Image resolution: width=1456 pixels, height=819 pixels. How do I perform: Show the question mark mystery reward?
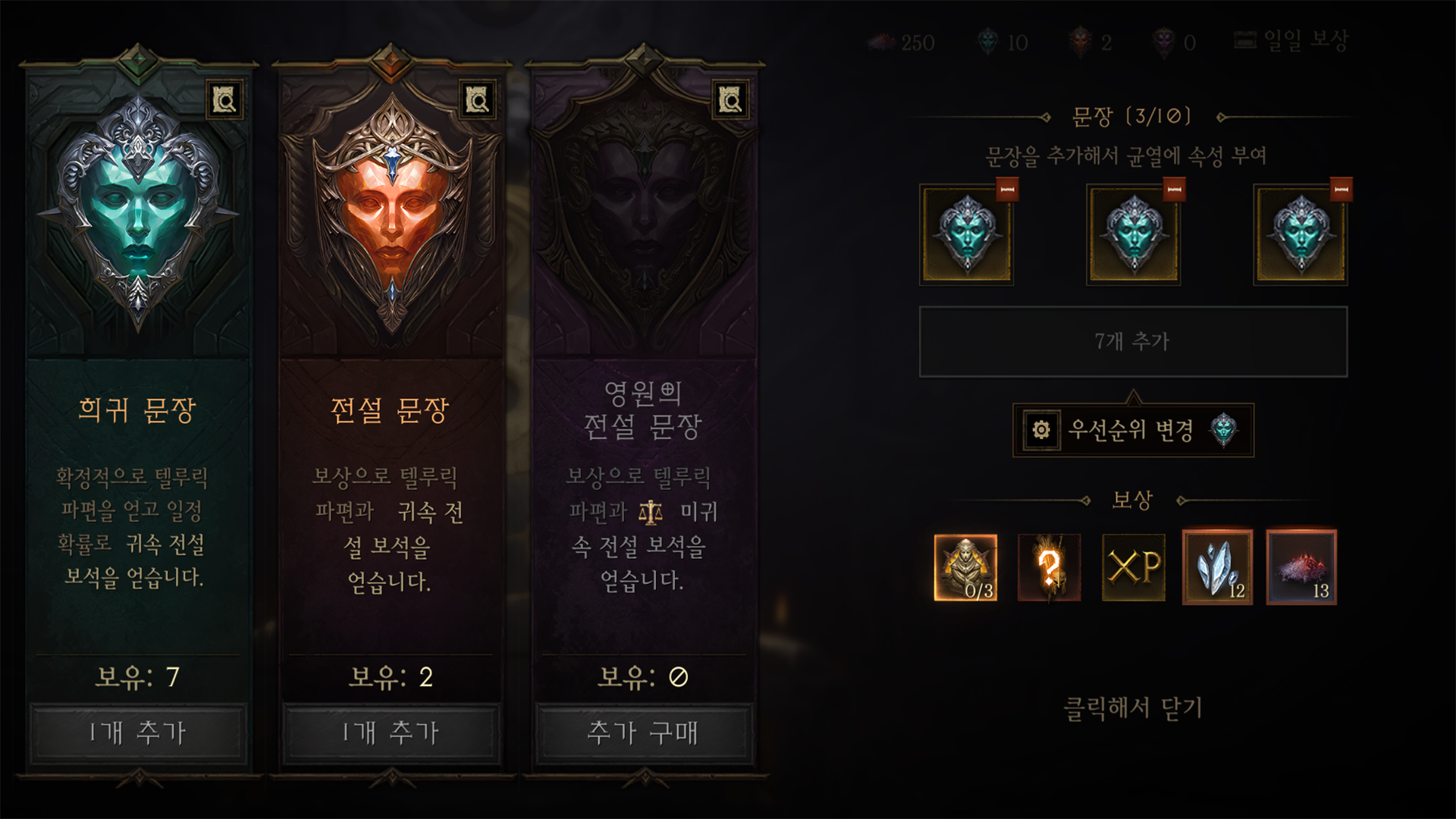tap(1050, 567)
